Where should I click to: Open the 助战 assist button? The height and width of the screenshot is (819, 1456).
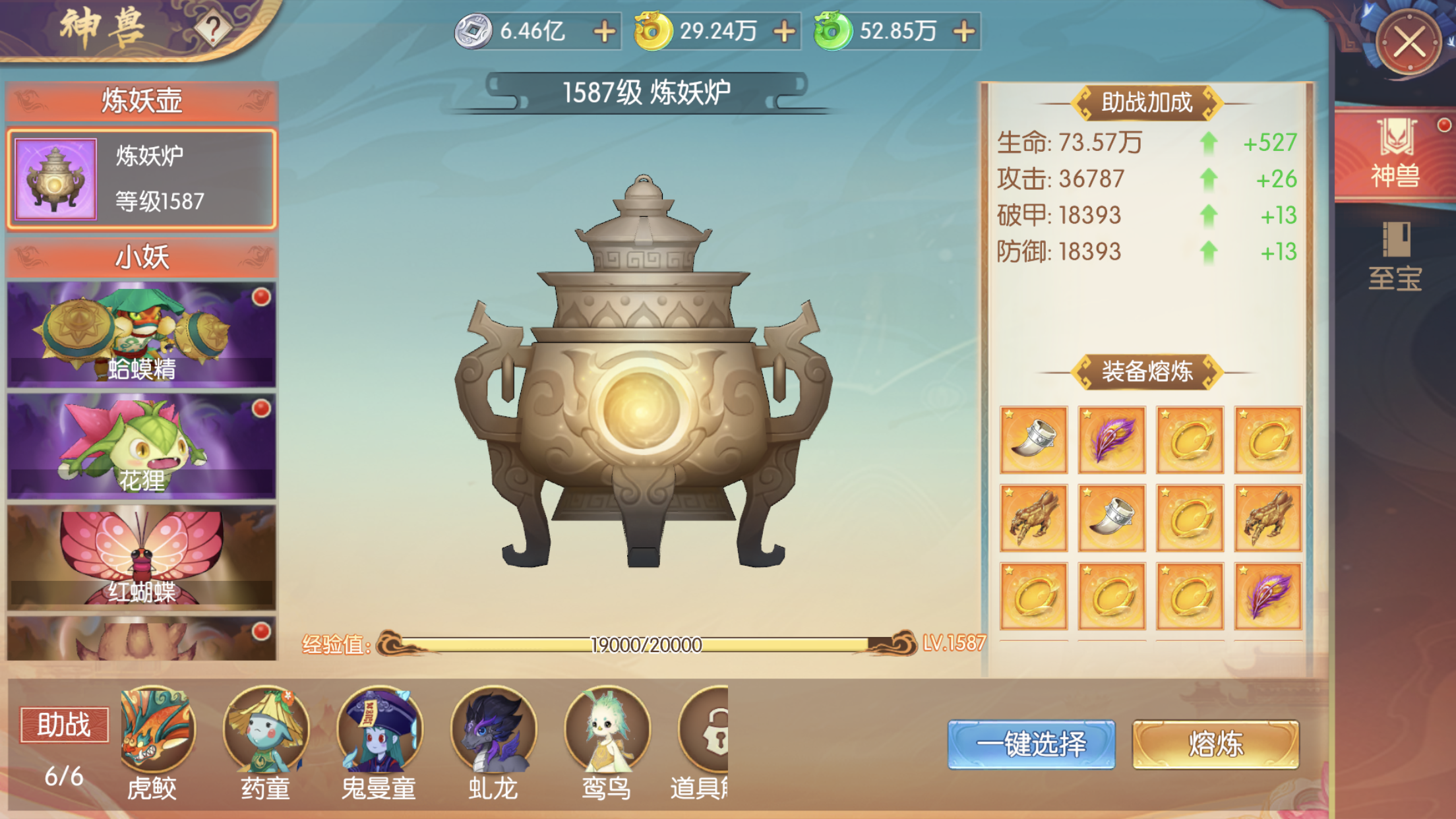click(64, 725)
